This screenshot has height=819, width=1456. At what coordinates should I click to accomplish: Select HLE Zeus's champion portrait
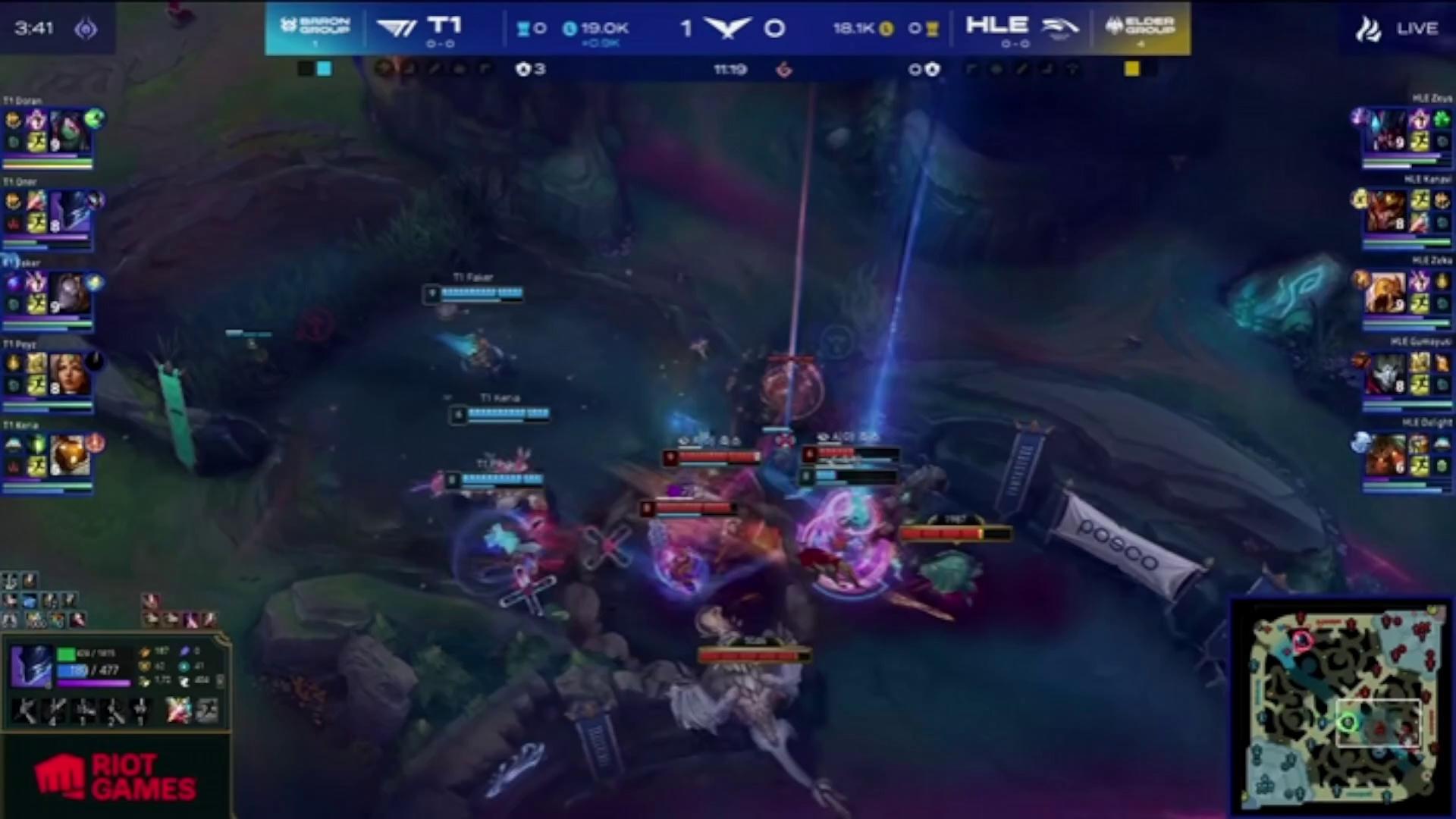pyautogui.click(x=1386, y=130)
